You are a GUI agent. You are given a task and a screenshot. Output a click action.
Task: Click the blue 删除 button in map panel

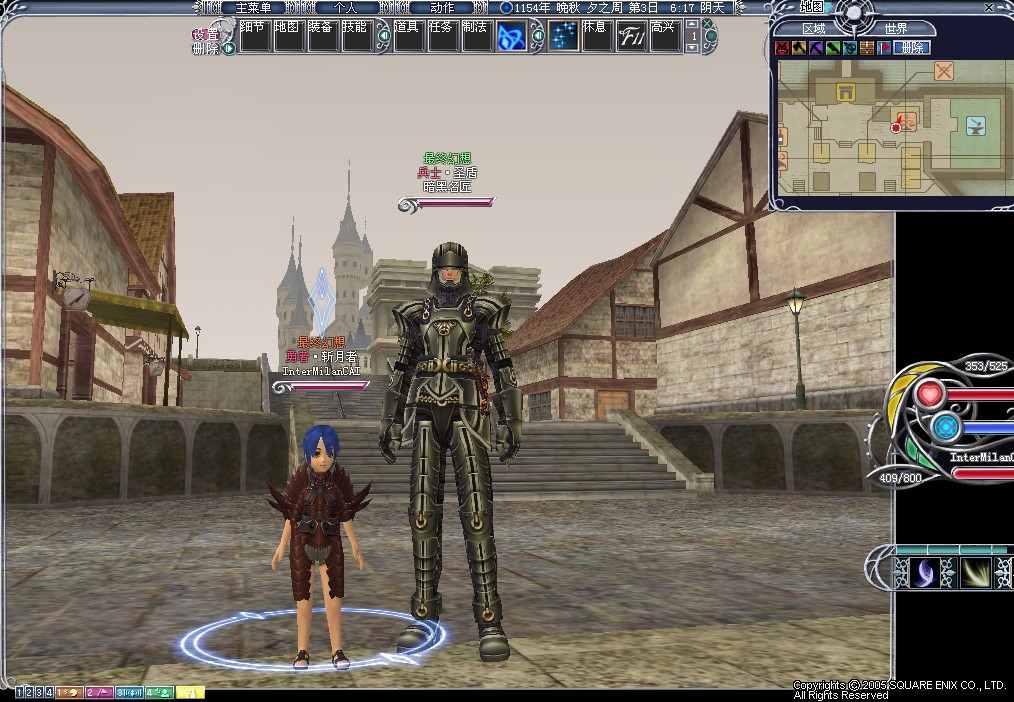[911, 47]
